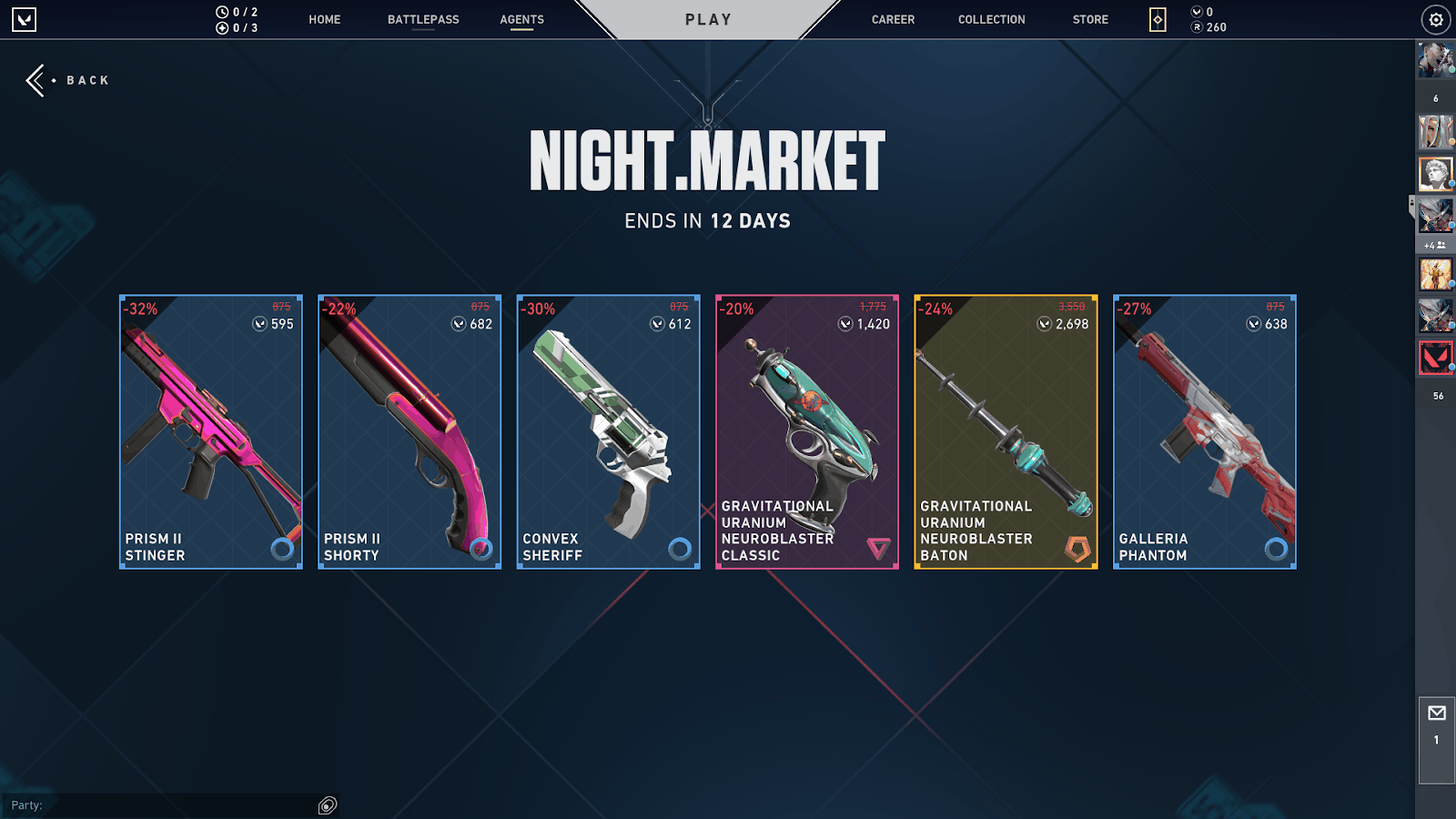
Task: Click the Valorant Points currency icon
Action: pyautogui.click(x=1195, y=13)
